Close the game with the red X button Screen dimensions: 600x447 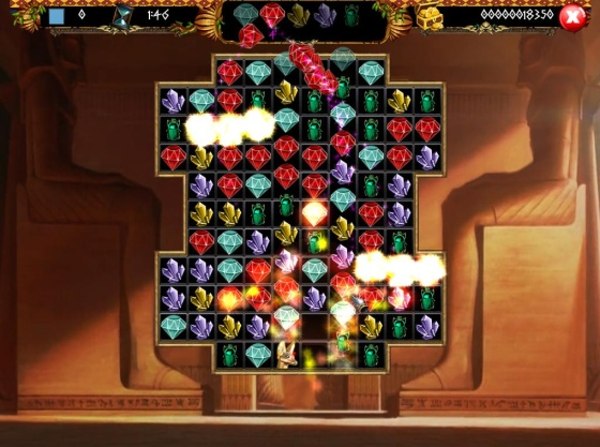click(x=572, y=16)
